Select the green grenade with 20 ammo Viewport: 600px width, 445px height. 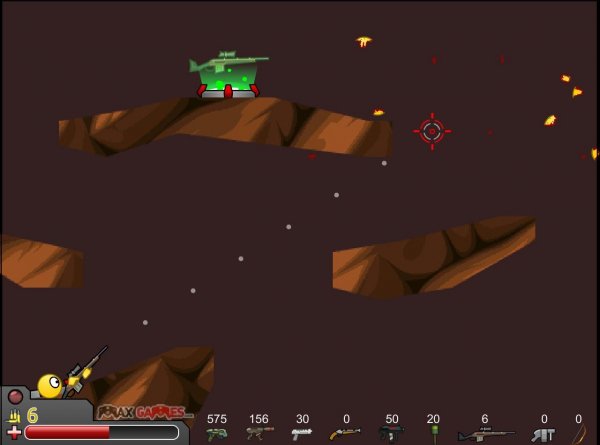click(x=433, y=432)
